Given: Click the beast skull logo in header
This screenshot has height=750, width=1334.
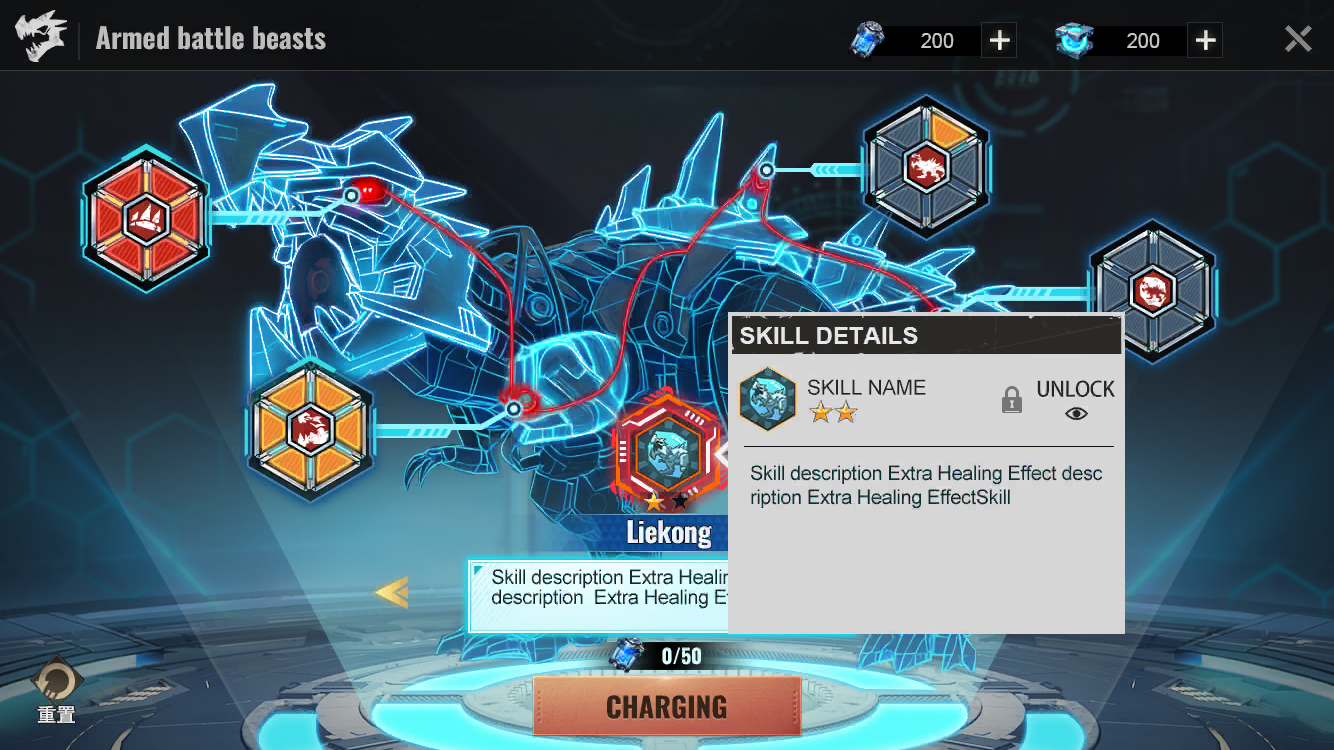Looking at the screenshot, I should tap(41, 38).
